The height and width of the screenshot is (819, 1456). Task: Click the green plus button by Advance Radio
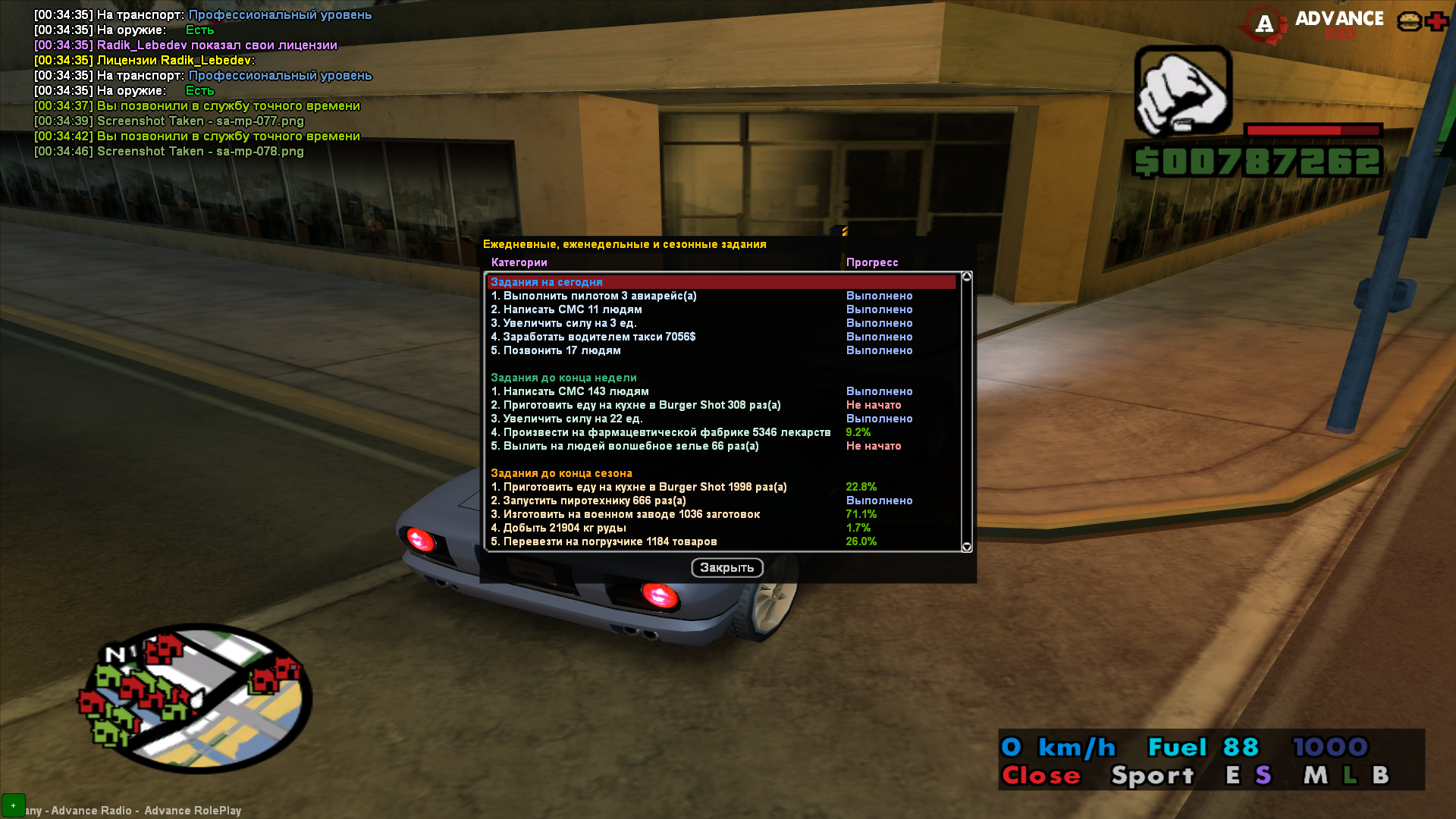point(14,805)
